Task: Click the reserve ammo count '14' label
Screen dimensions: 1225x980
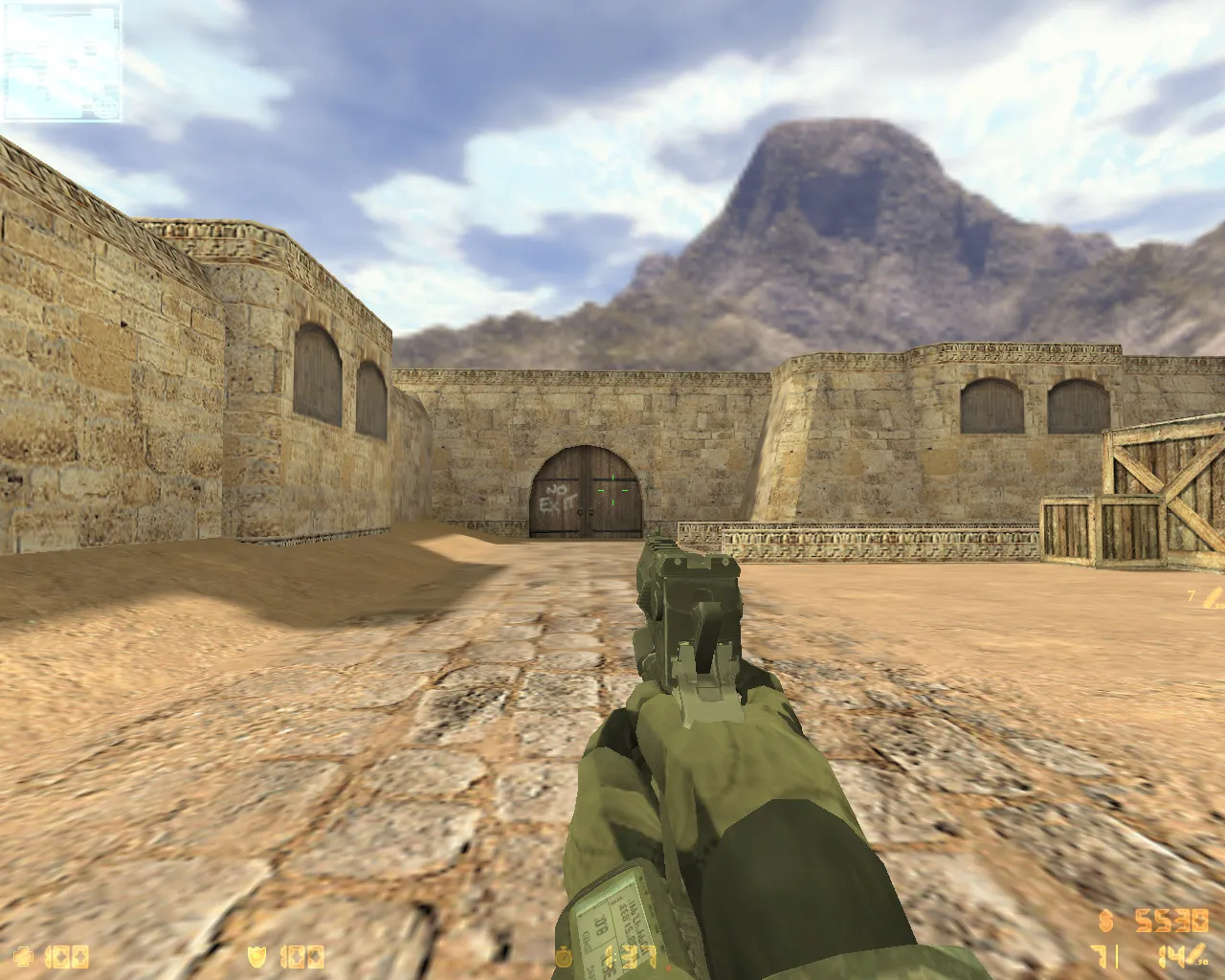Action: 1169,954
